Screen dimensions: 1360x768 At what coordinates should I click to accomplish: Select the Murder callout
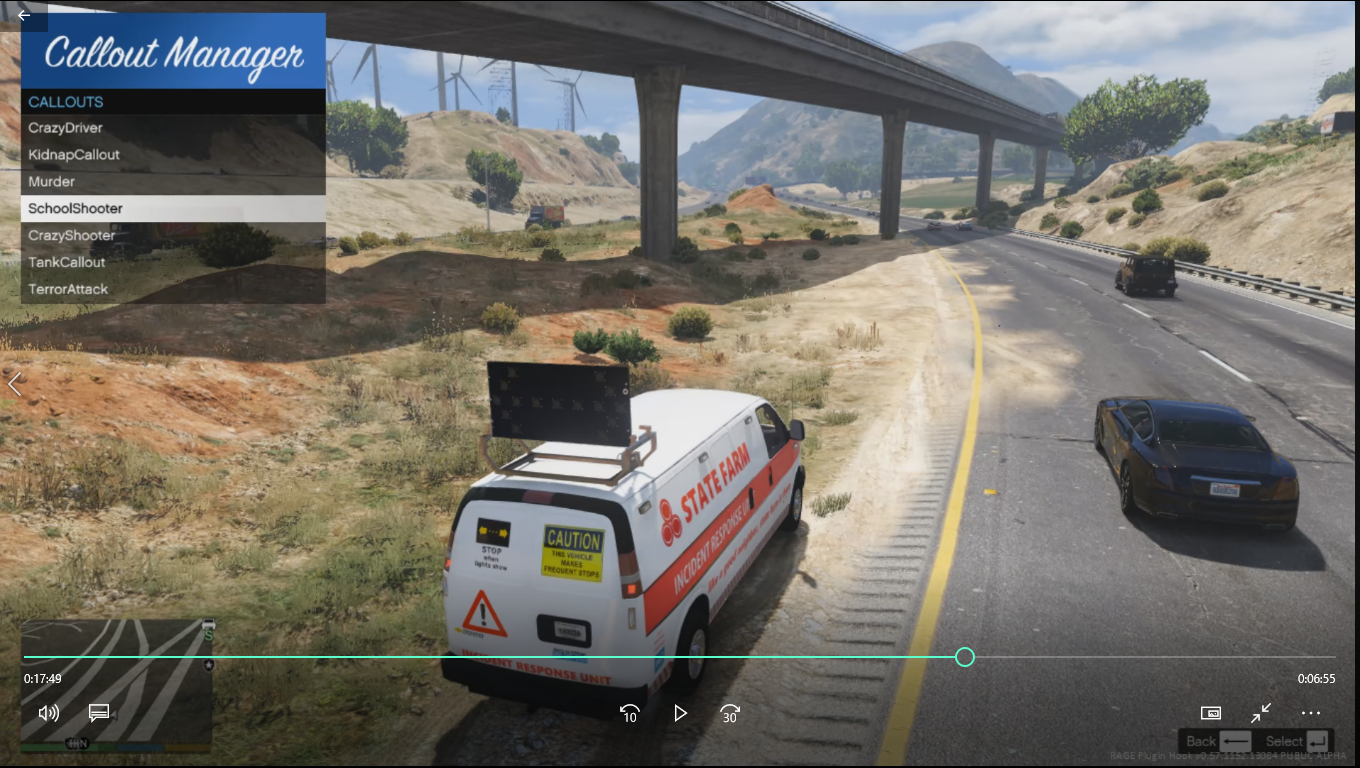[52, 182]
